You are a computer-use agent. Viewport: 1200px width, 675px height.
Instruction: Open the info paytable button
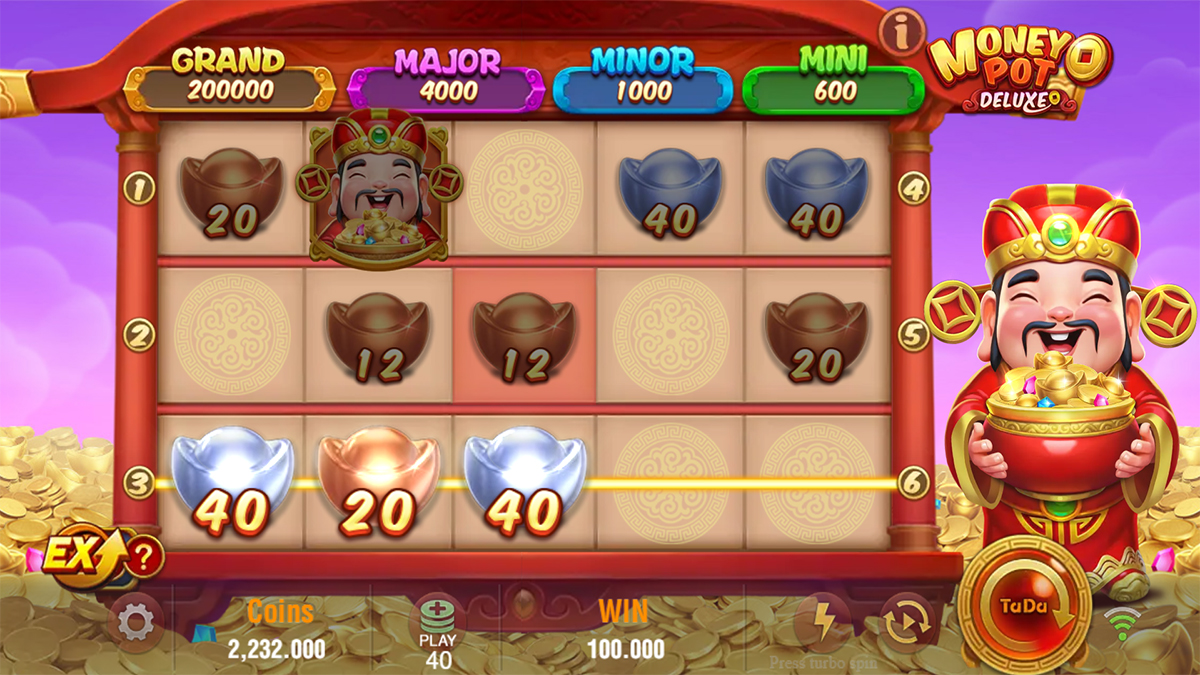click(901, 34)
